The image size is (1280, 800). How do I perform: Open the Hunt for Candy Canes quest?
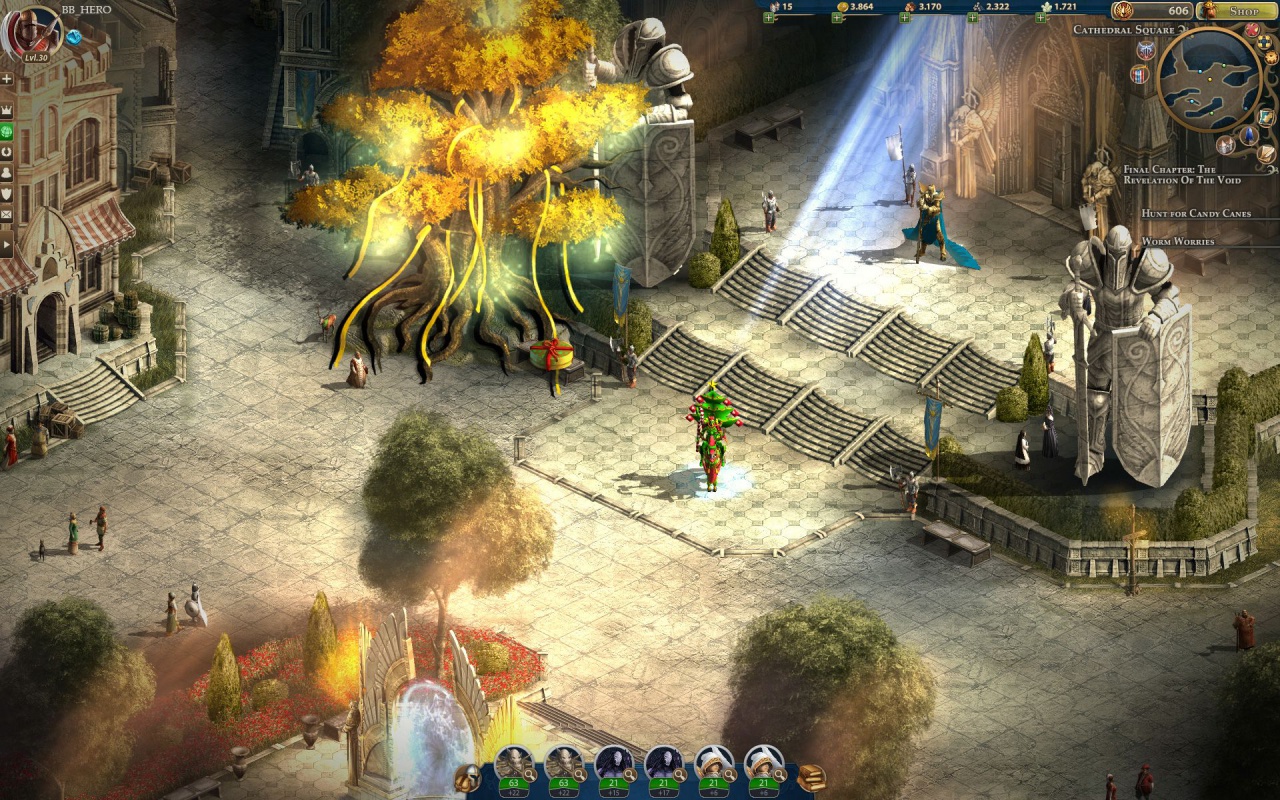[1195, 214]
